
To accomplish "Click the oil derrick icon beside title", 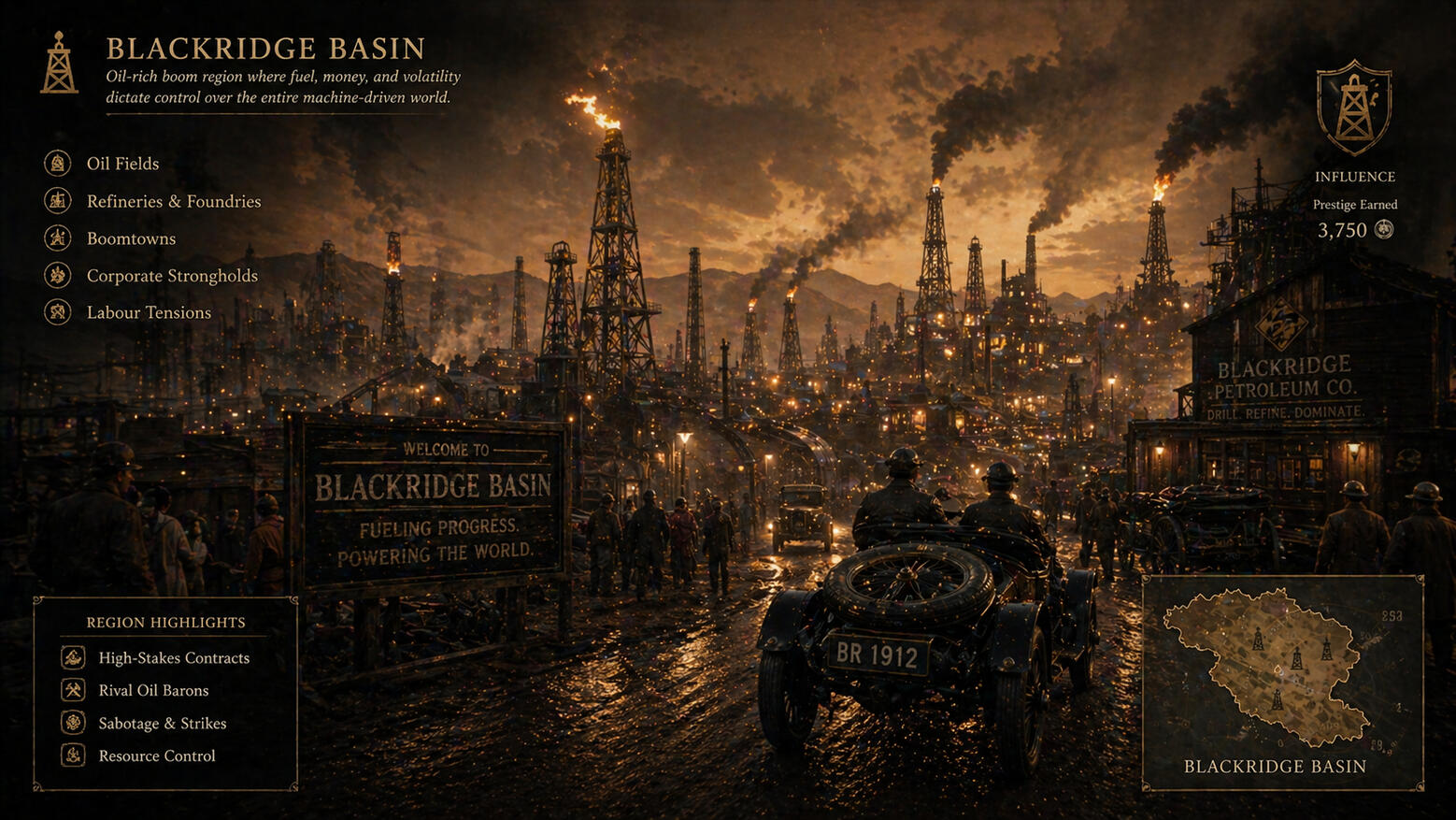I will coord(59,64).
